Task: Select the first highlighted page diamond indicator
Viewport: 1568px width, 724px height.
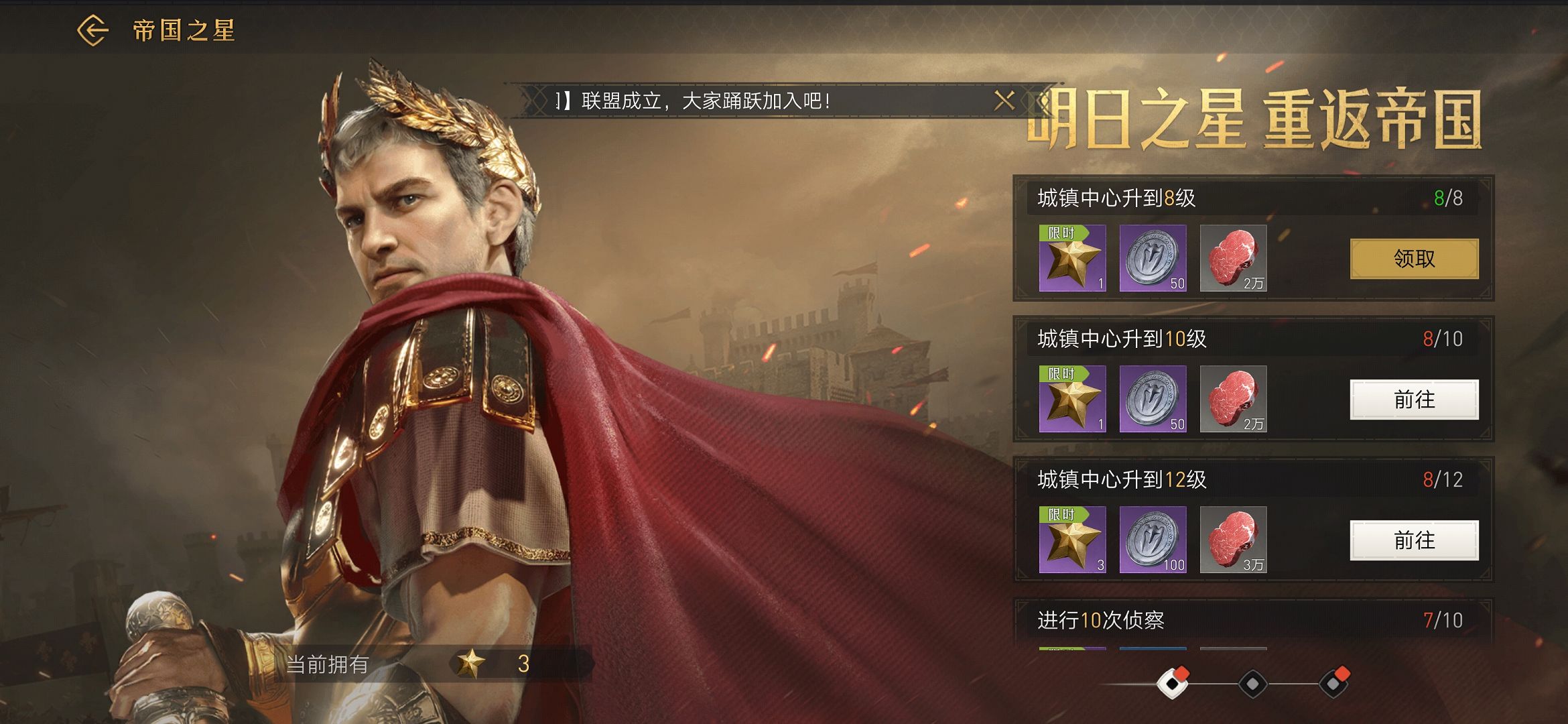Action: 1172,684
